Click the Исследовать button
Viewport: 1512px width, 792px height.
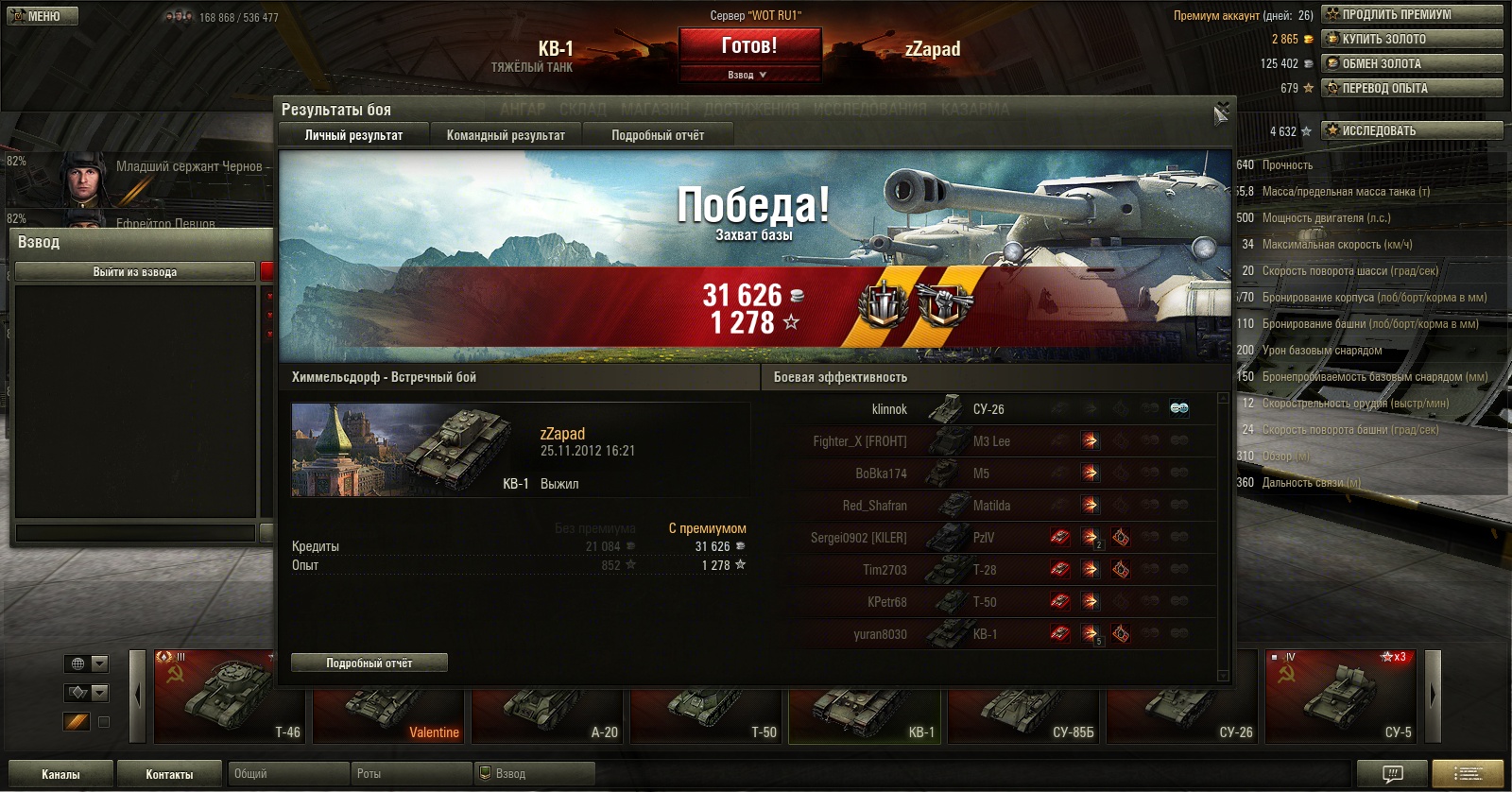(1412, 130)
